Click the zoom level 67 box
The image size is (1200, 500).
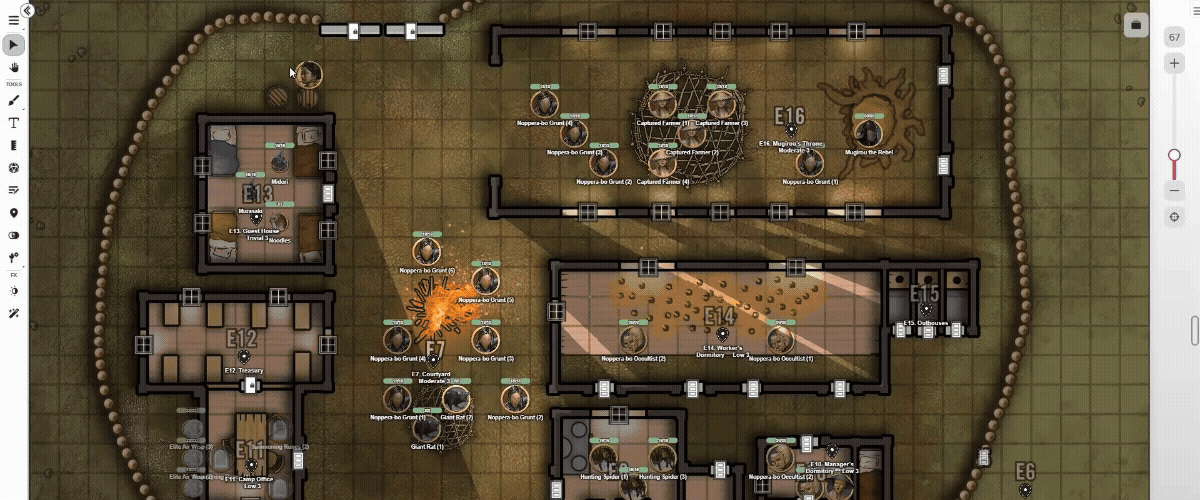1175,38
